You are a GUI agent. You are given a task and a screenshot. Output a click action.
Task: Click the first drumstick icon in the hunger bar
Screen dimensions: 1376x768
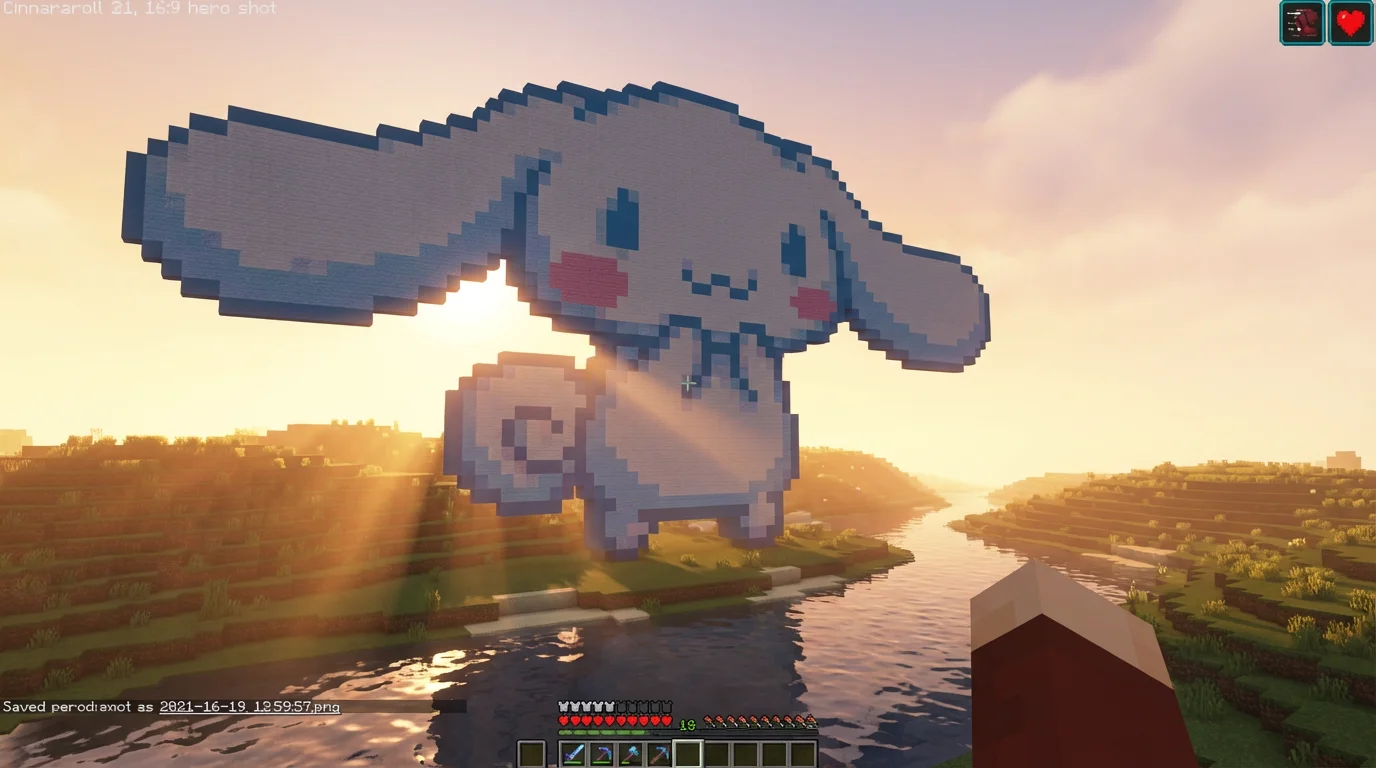709,720
